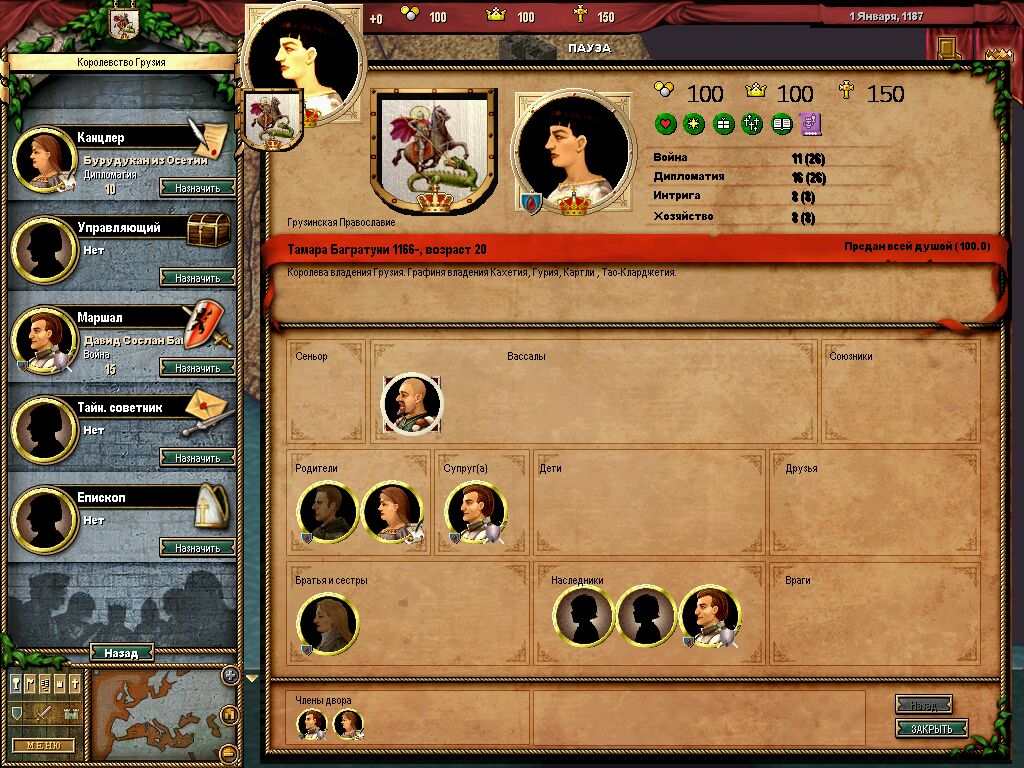This screenshot has height=768, width=1024.
Task: Select the vassal portrait under Вассалы
Action: pyautogui.click(x=412, y=403)
